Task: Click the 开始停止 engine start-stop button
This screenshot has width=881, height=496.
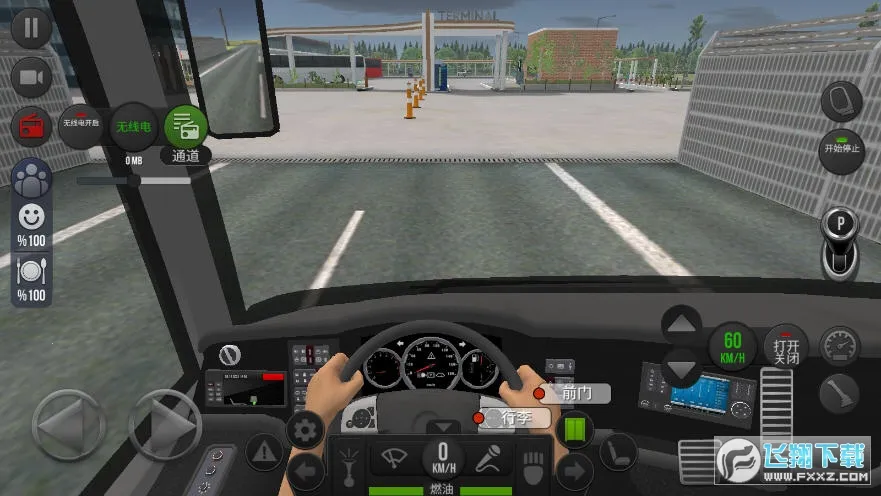Action: (x=841, y=150)
